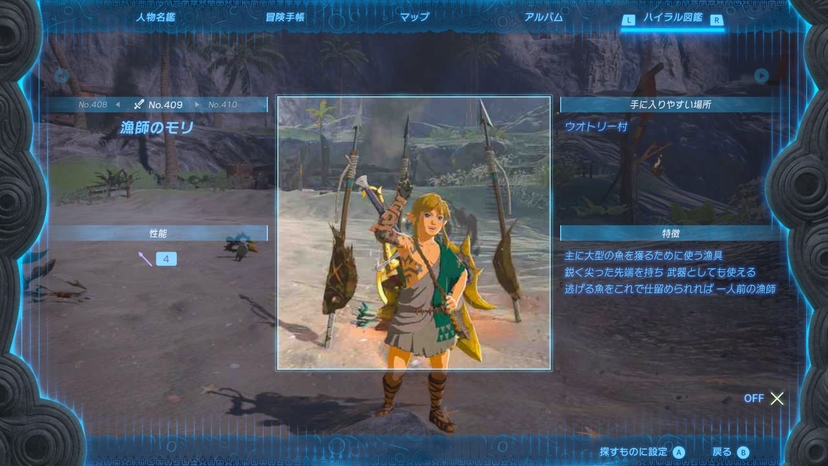Show the アルバム tab
The image size is (828, 466).
click(x=543, y=17)
